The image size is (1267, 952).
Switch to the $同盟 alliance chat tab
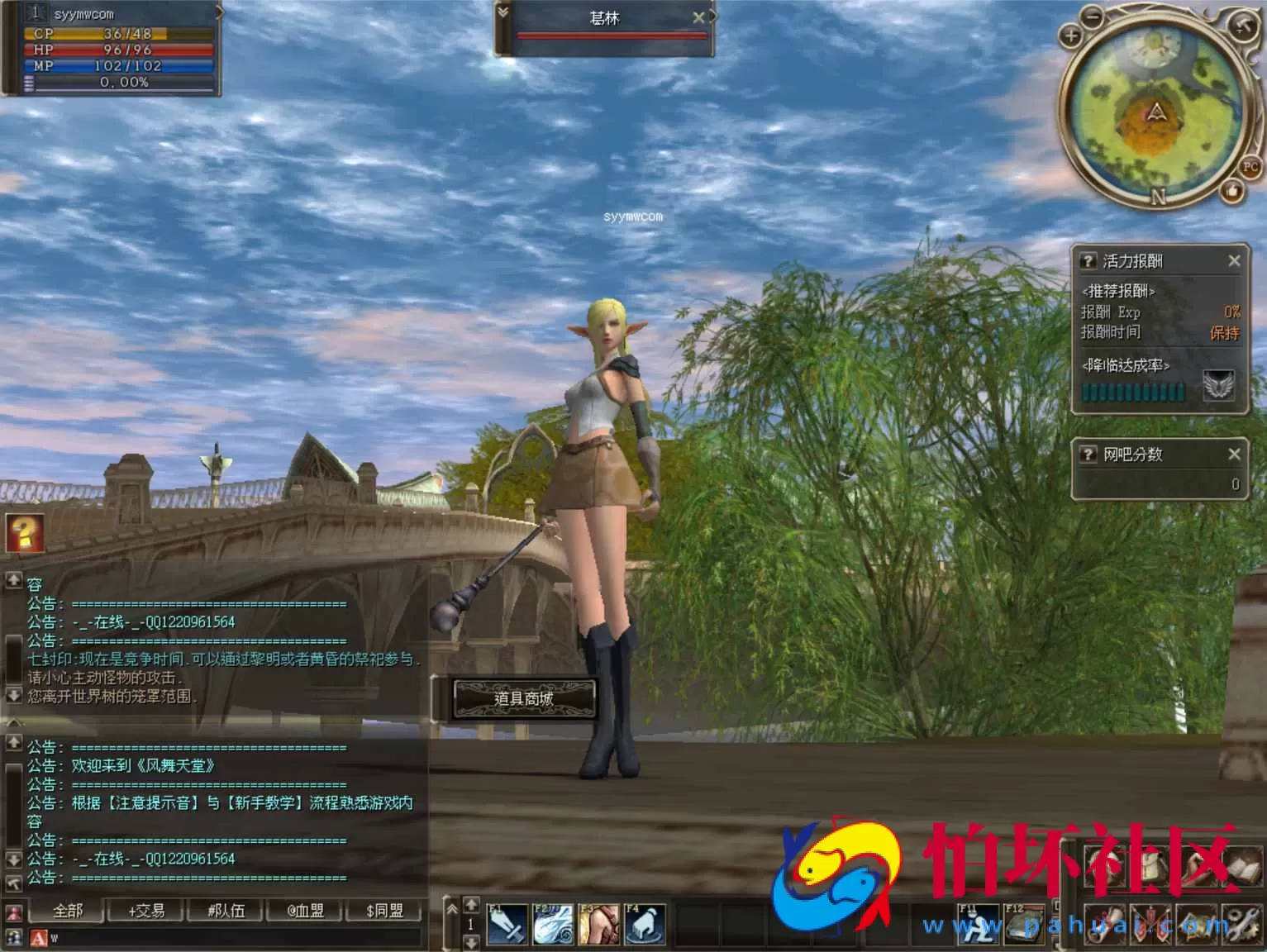(384, 911)
